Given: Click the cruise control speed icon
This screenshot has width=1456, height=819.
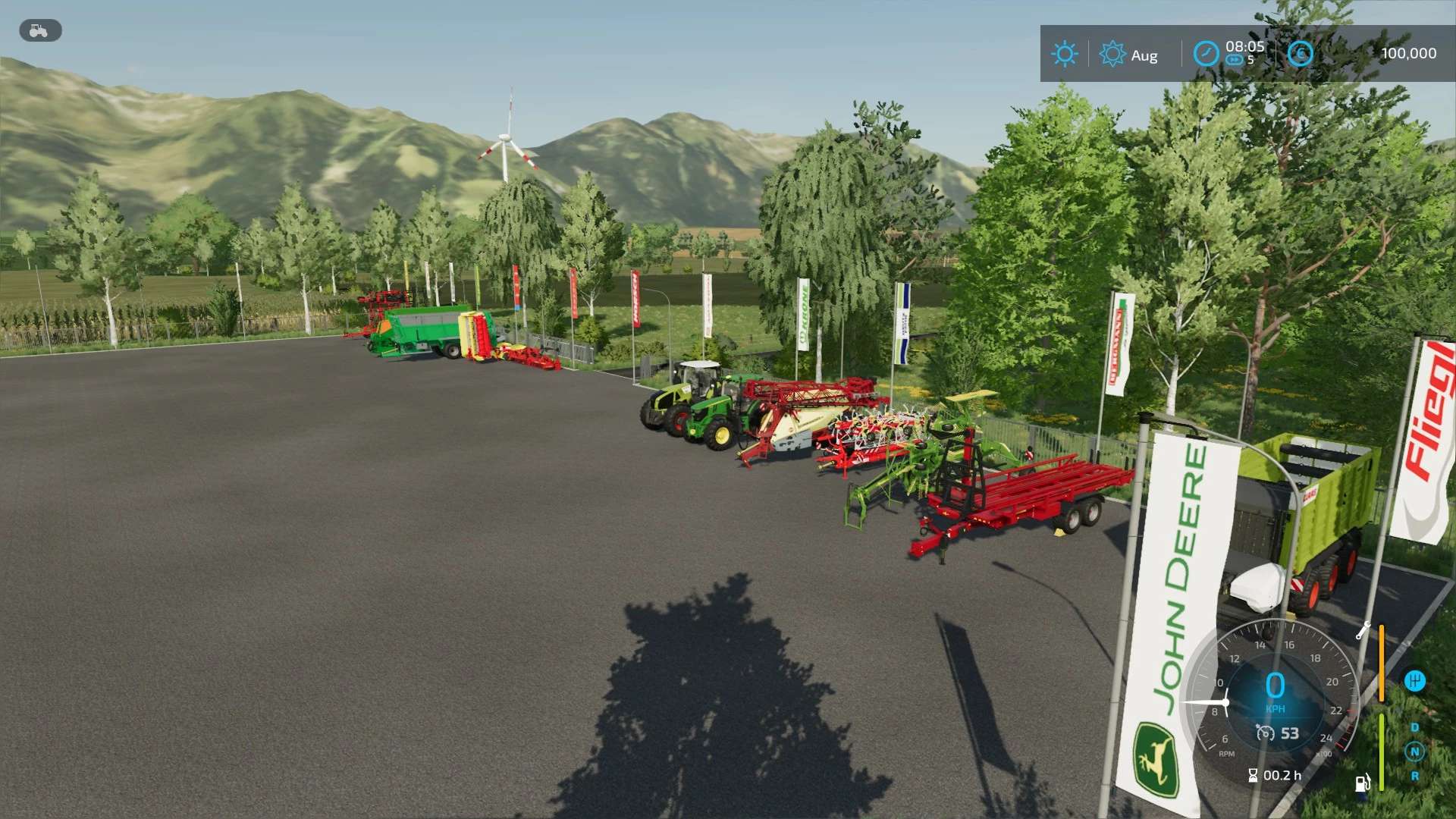Looking at the screenshot, I should click(1265, 733).
